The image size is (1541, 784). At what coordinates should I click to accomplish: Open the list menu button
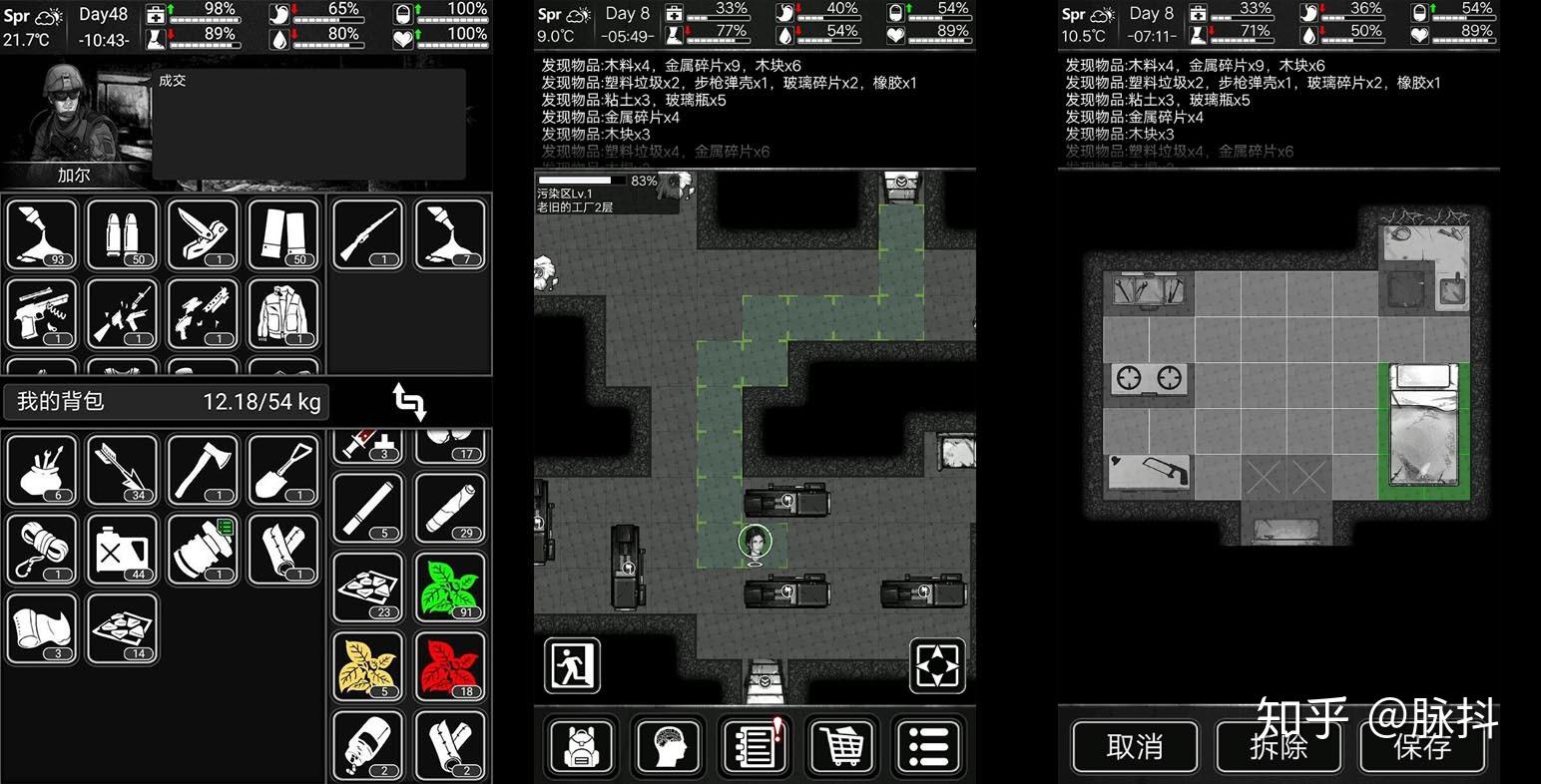tap(928, 745)
